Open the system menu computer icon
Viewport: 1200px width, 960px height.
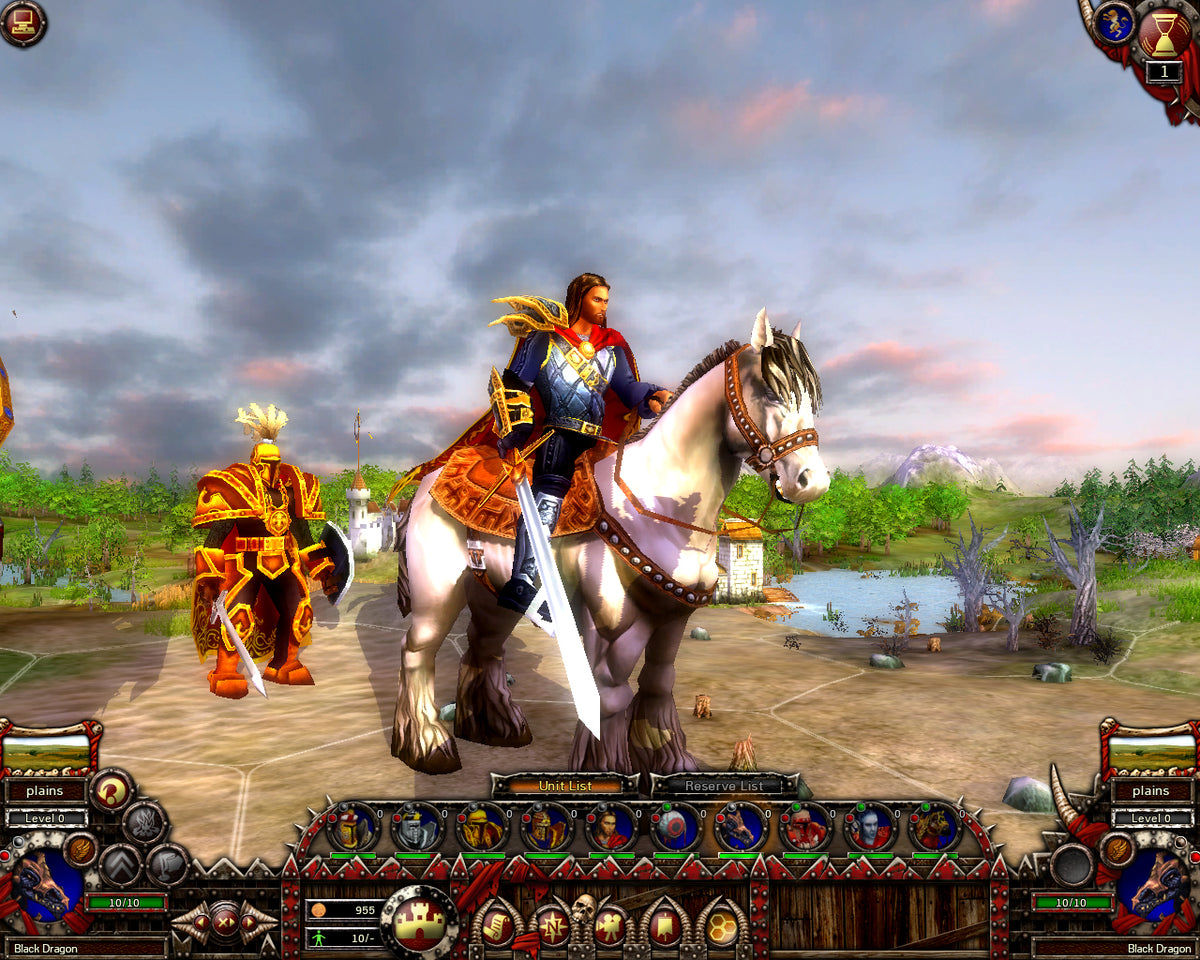(22, 23)
